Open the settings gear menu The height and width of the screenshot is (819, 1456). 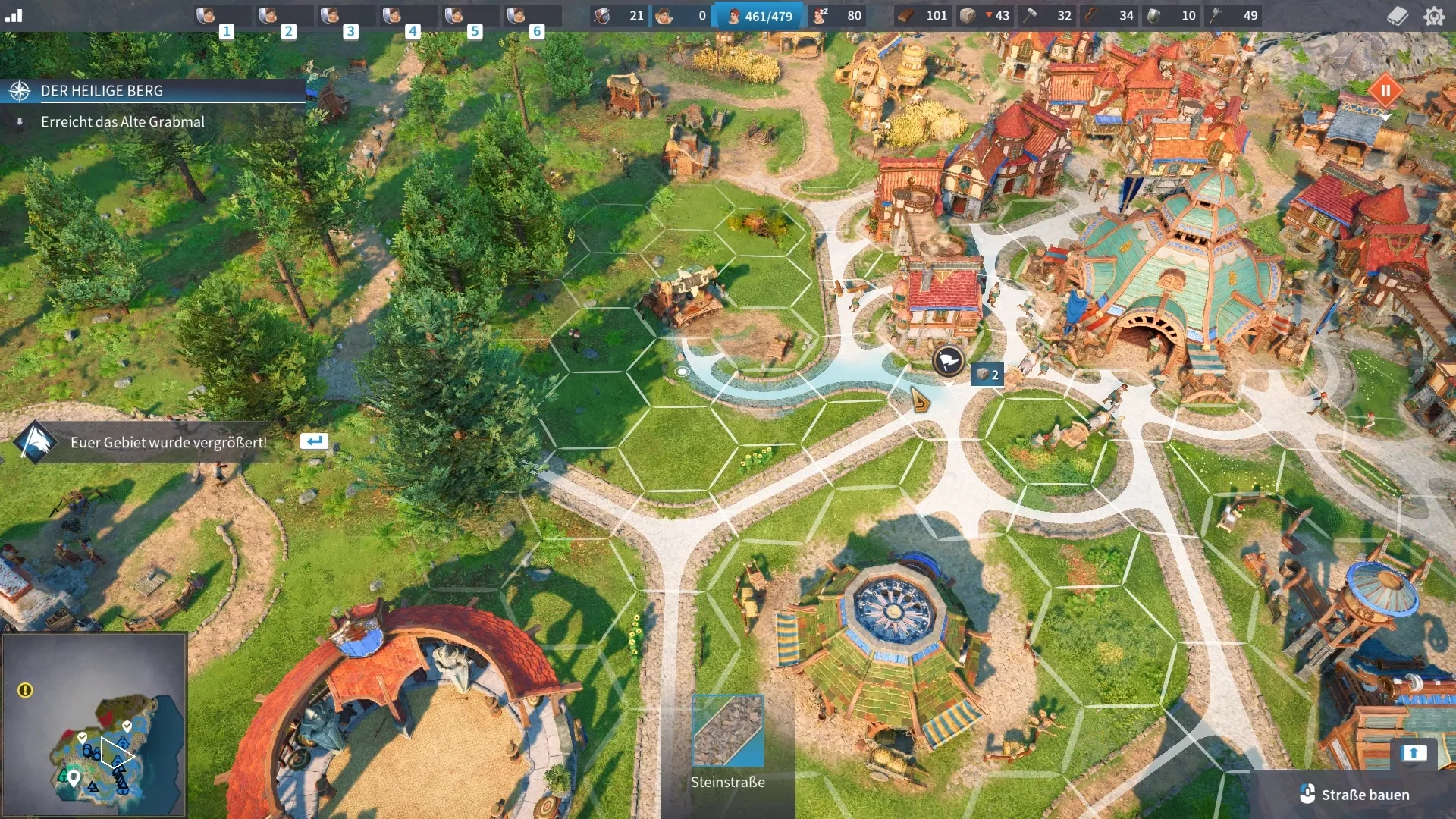coord(1434,16)
